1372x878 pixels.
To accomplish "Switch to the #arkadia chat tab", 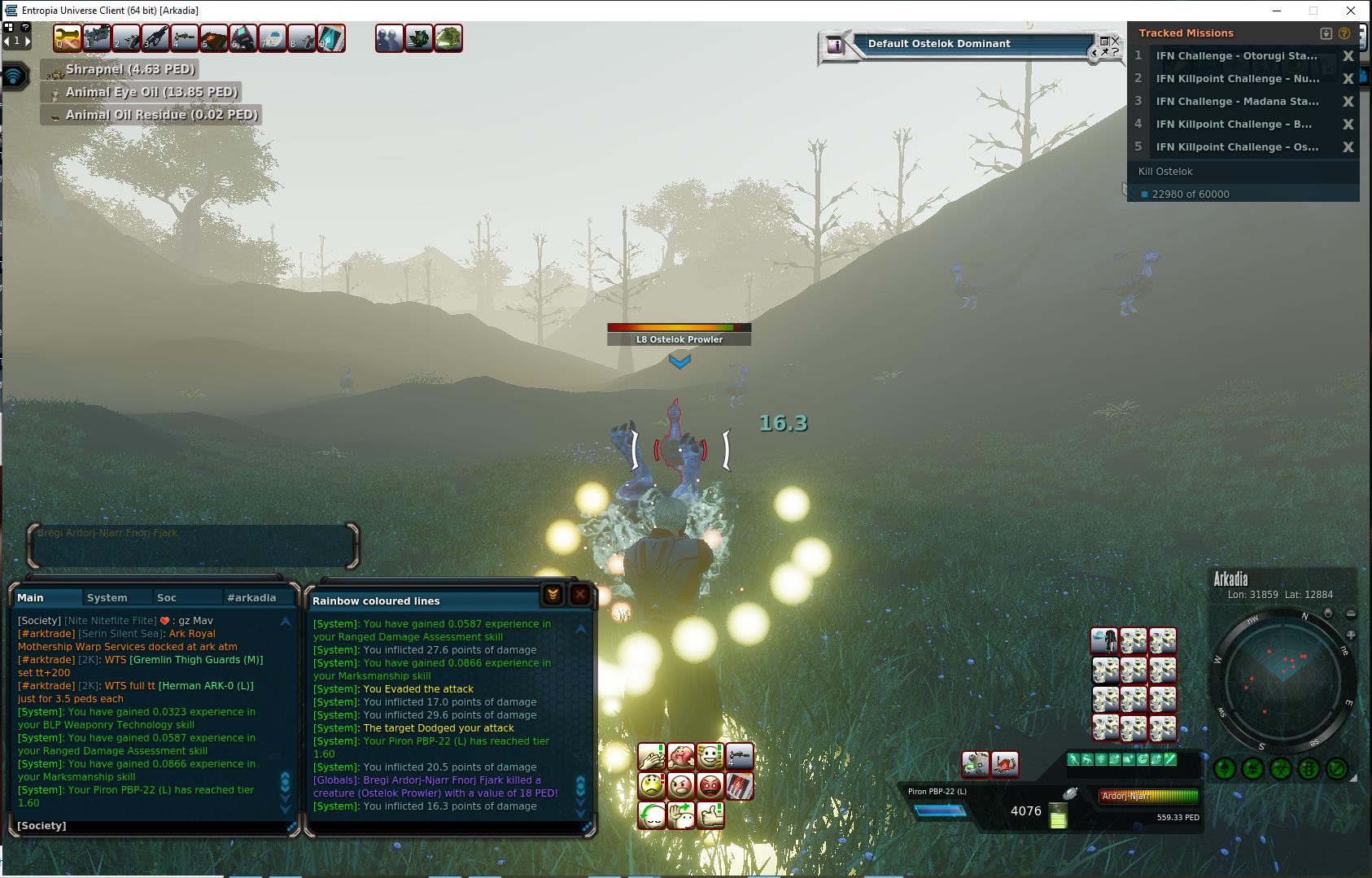I will 251,597.
